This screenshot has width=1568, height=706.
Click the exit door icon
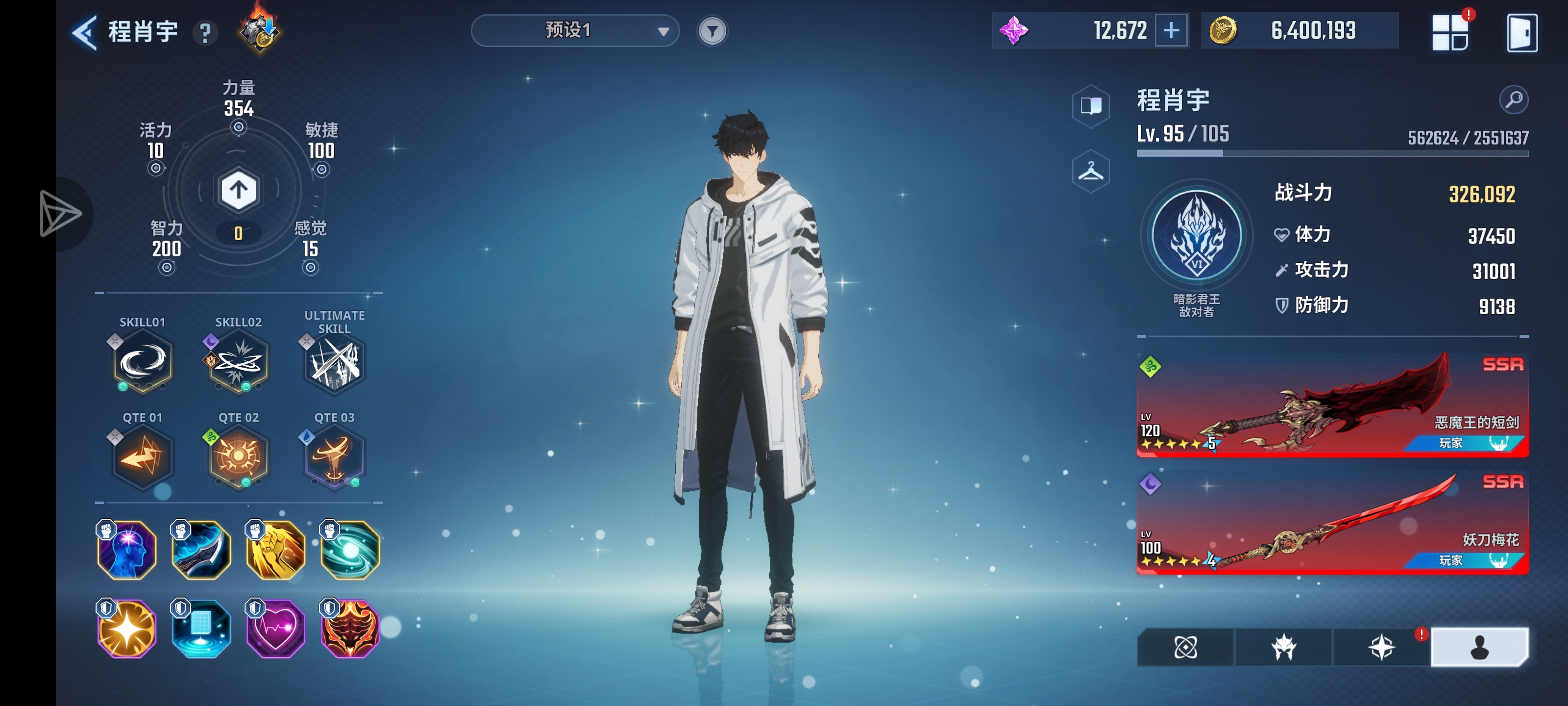pyautogui.click(x=1521, y=33)
